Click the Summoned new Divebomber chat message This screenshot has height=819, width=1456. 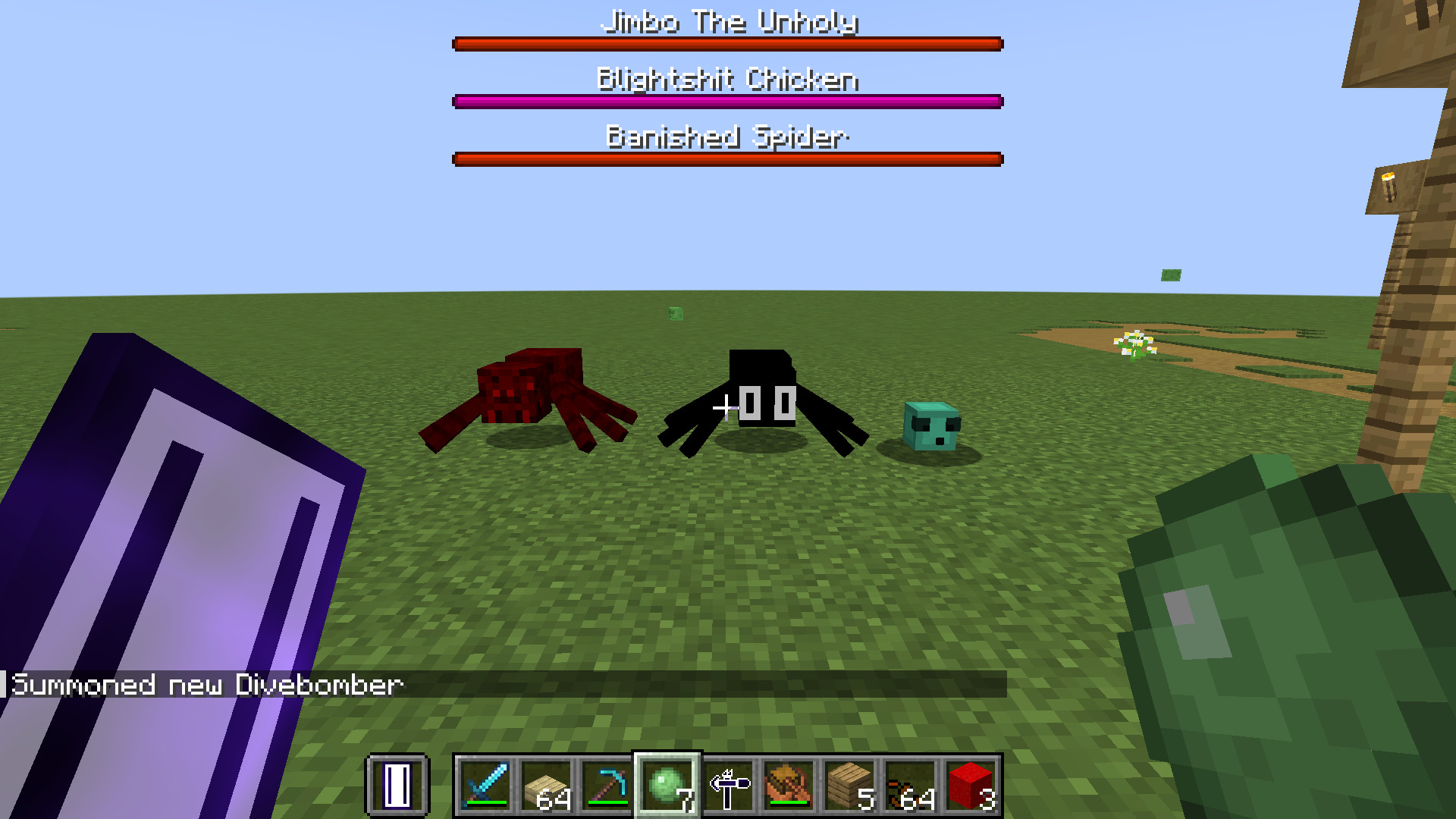(x=205, y=685)
